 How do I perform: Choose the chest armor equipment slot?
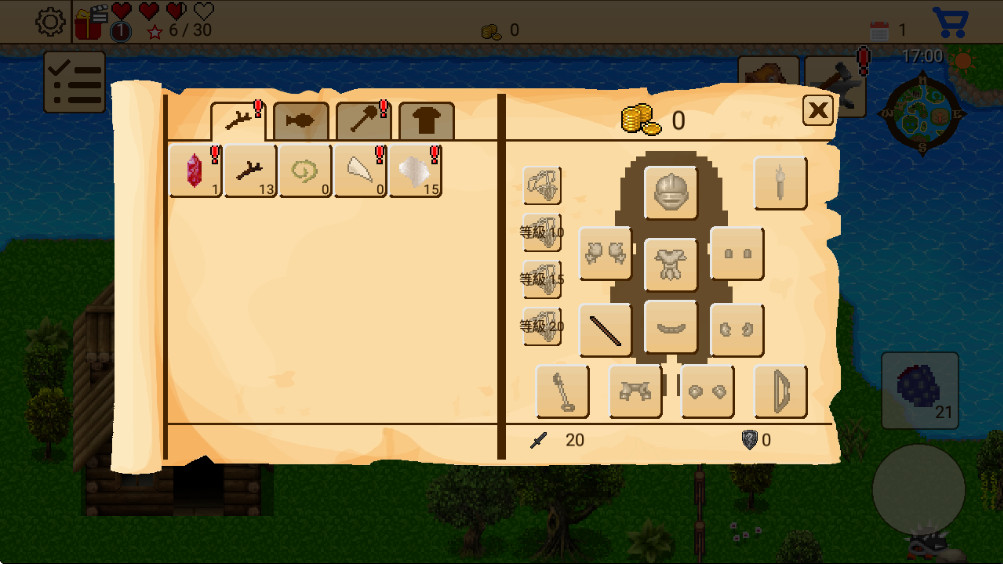click(x=670, y=263)
